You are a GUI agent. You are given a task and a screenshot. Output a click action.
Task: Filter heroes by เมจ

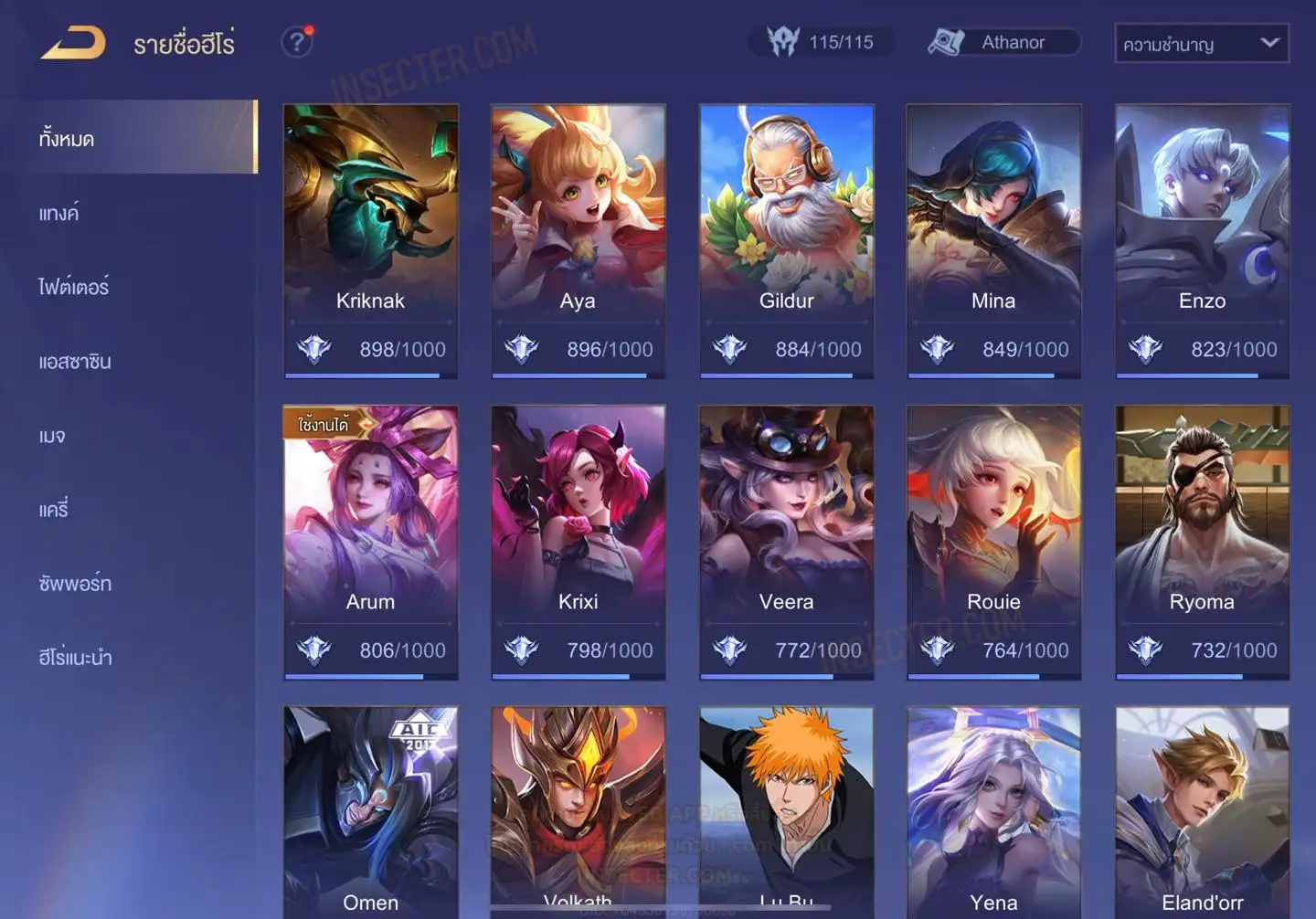52,436
